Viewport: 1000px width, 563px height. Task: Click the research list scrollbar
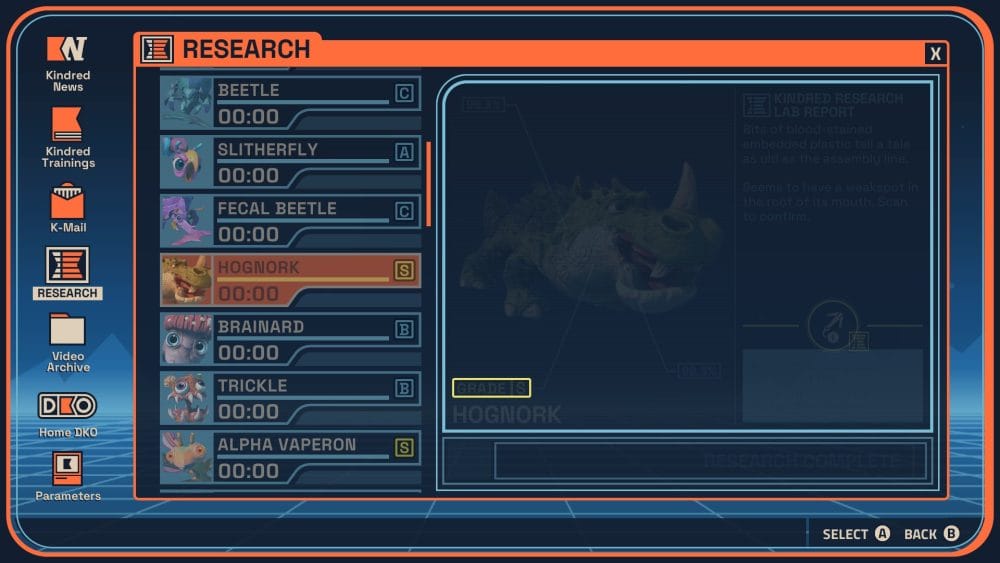[429, 184]
